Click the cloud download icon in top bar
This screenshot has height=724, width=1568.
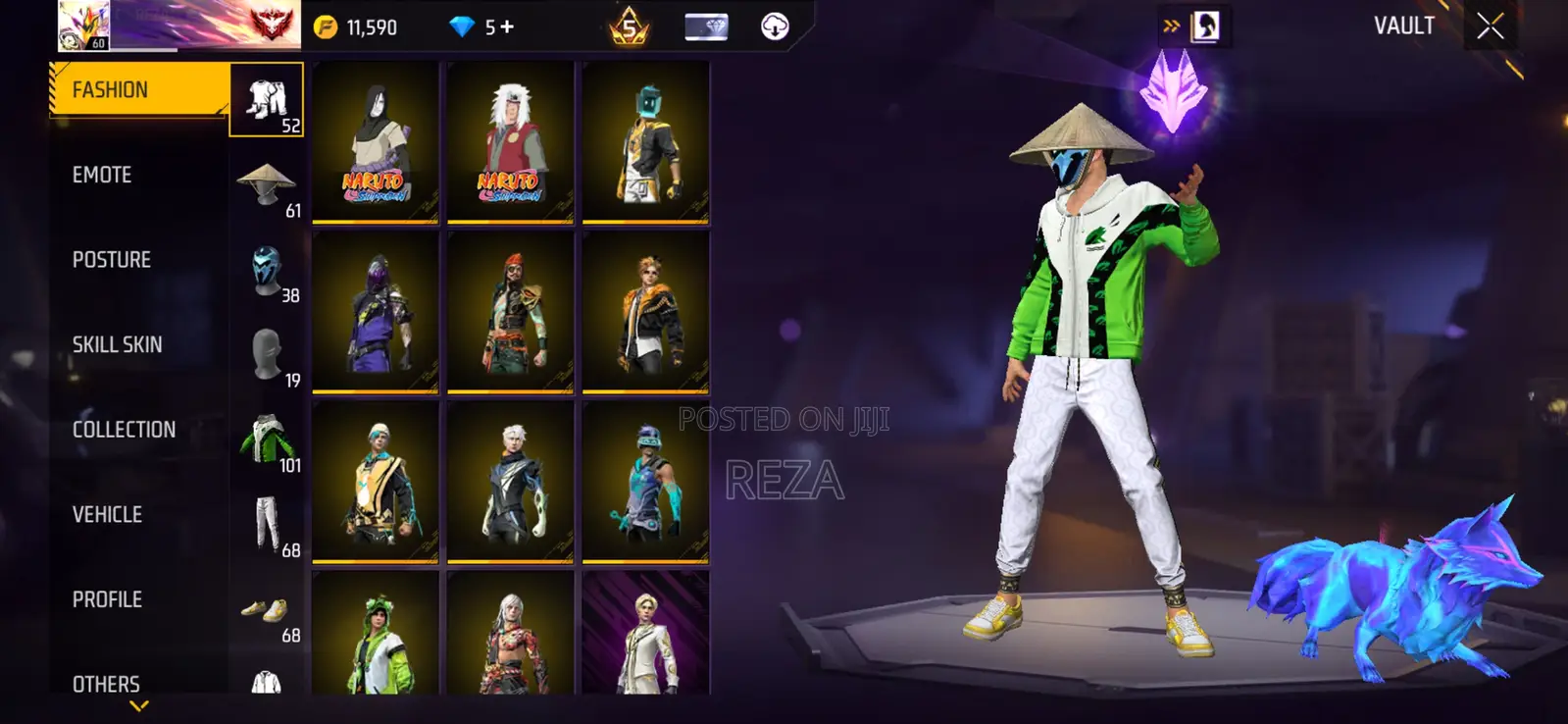(x=775, y=26)
